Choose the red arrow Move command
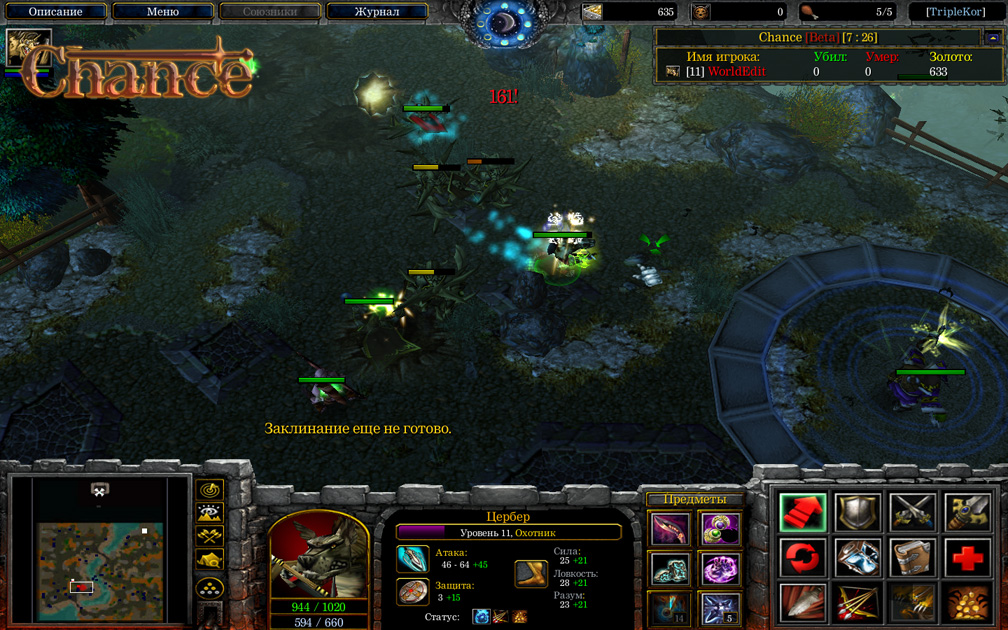1008x630 pixels. click(803, 512)
